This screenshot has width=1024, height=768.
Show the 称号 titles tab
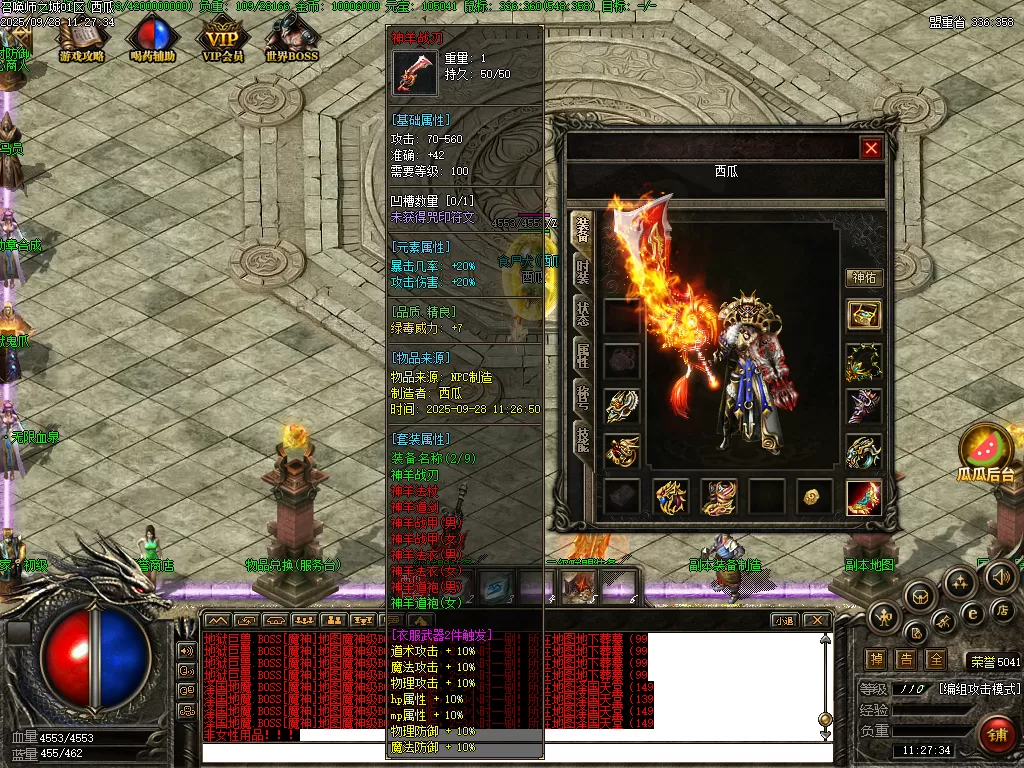pos(581,397)
